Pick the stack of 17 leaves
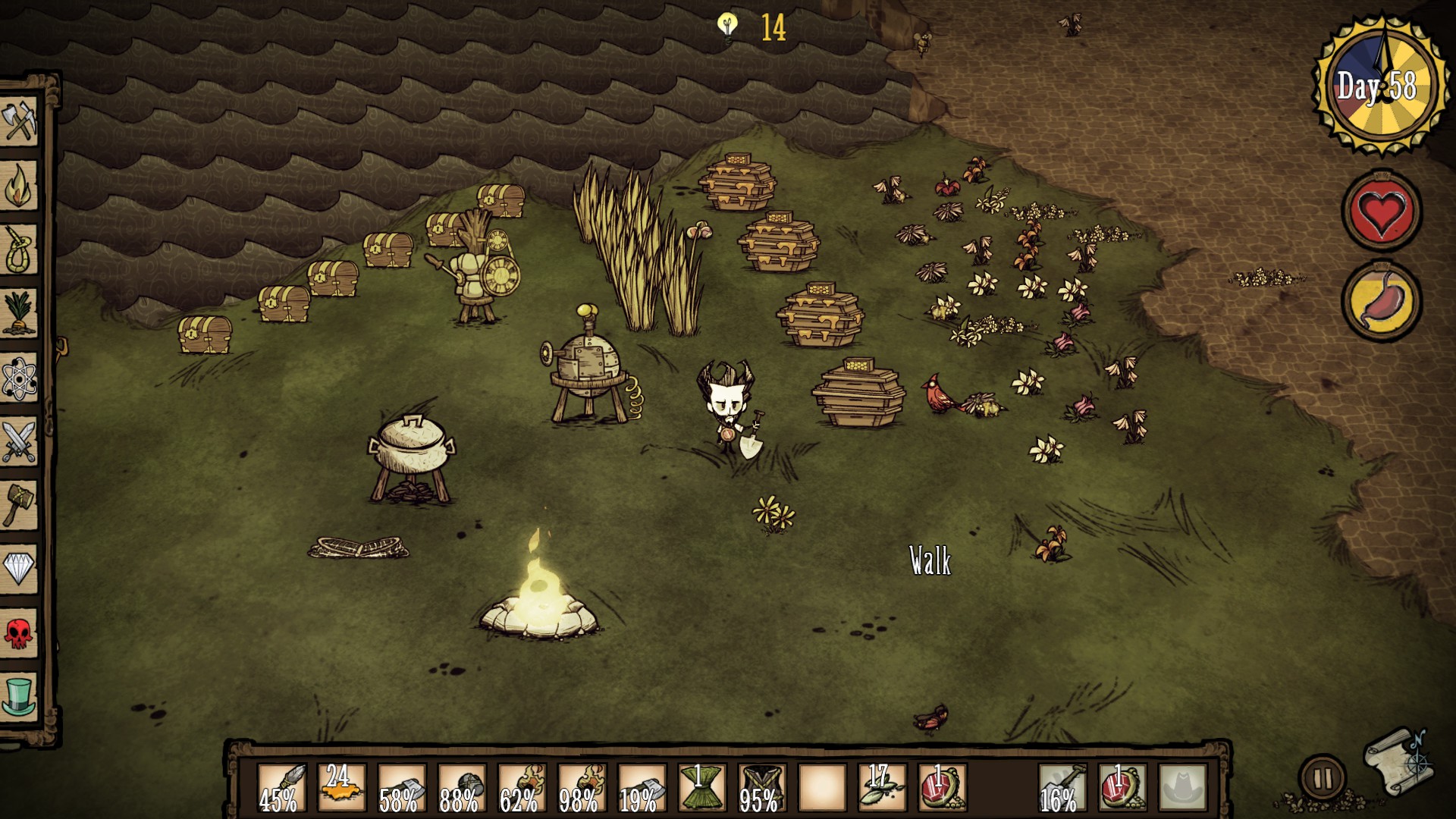Screen dimensions: 1456x819 pos(883,788)
